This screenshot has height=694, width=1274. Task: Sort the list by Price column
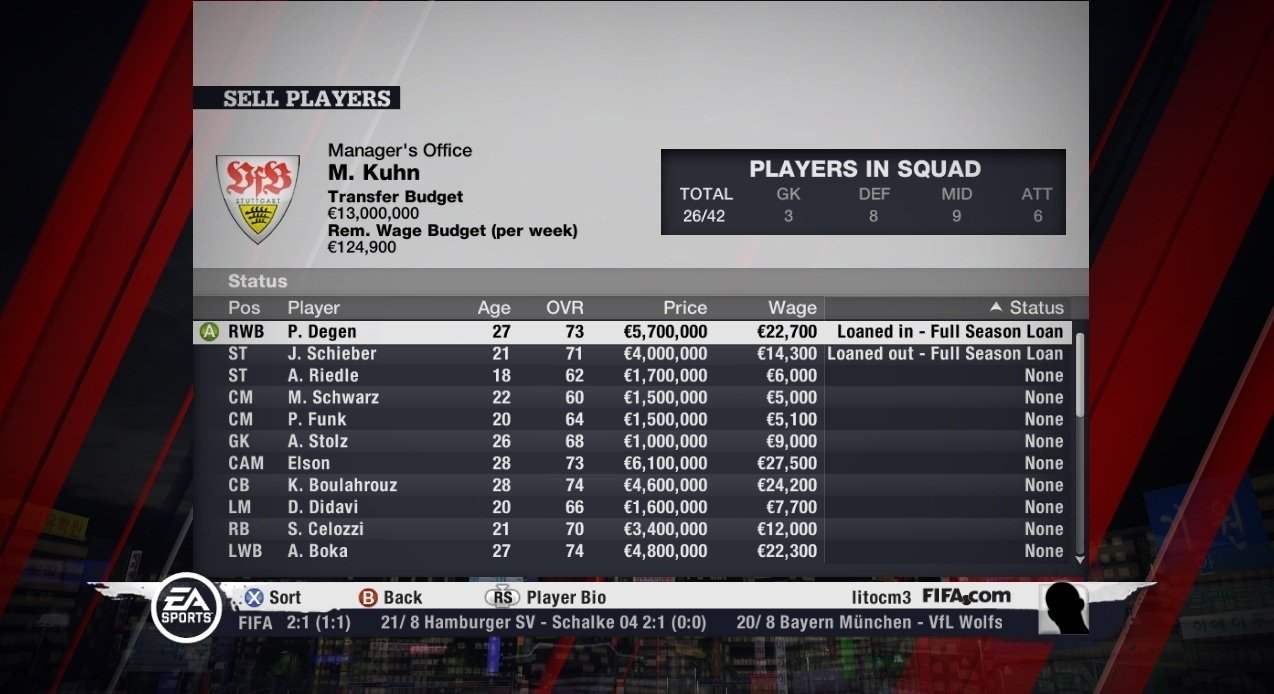[x=685, y=308]
